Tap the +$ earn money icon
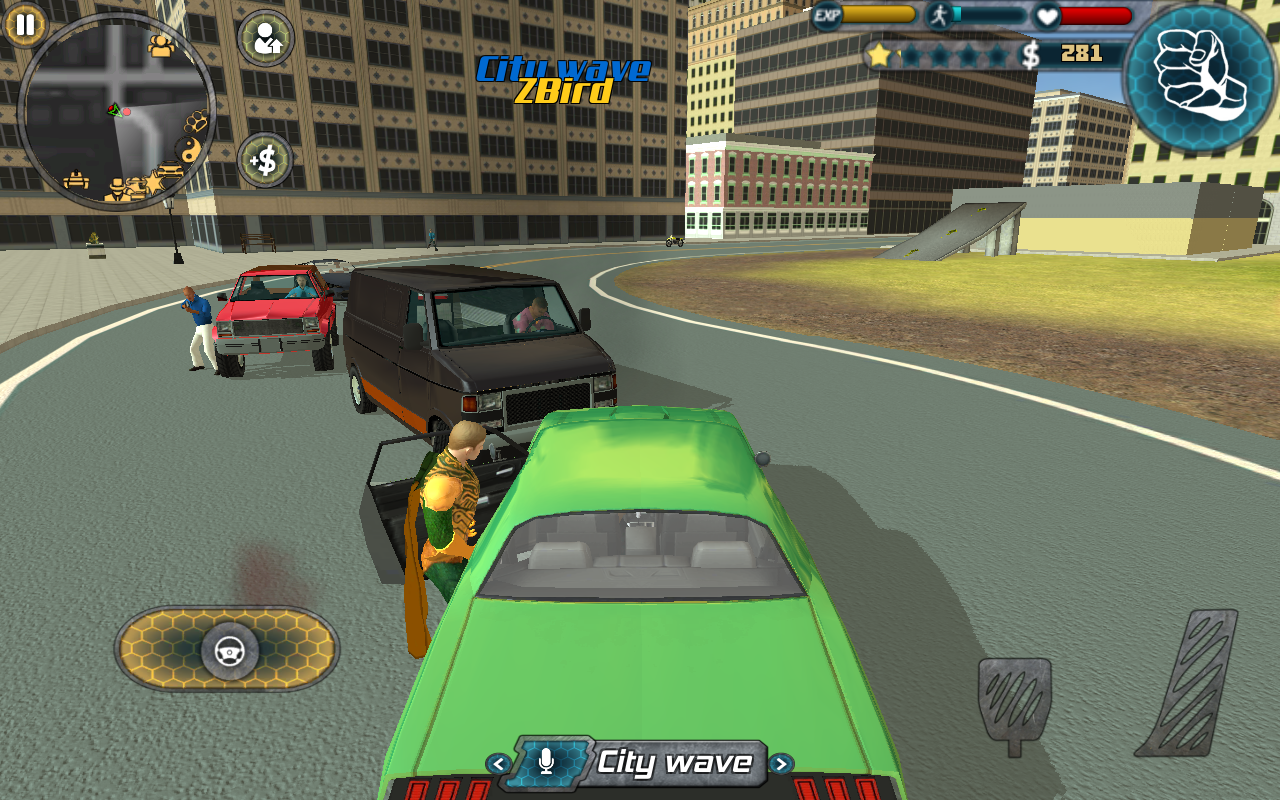 264,161
